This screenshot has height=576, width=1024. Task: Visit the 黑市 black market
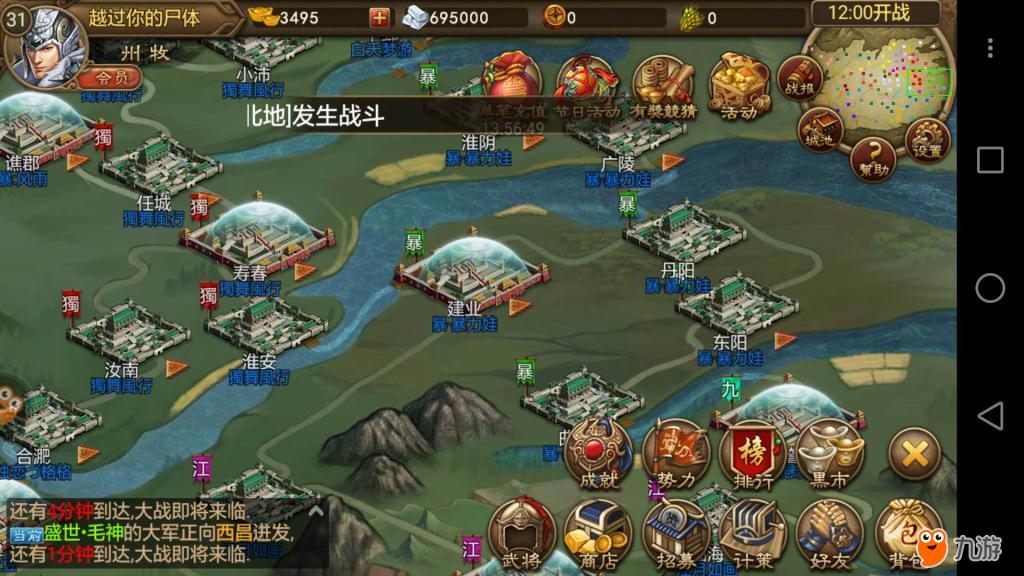[x=831, y=453]
